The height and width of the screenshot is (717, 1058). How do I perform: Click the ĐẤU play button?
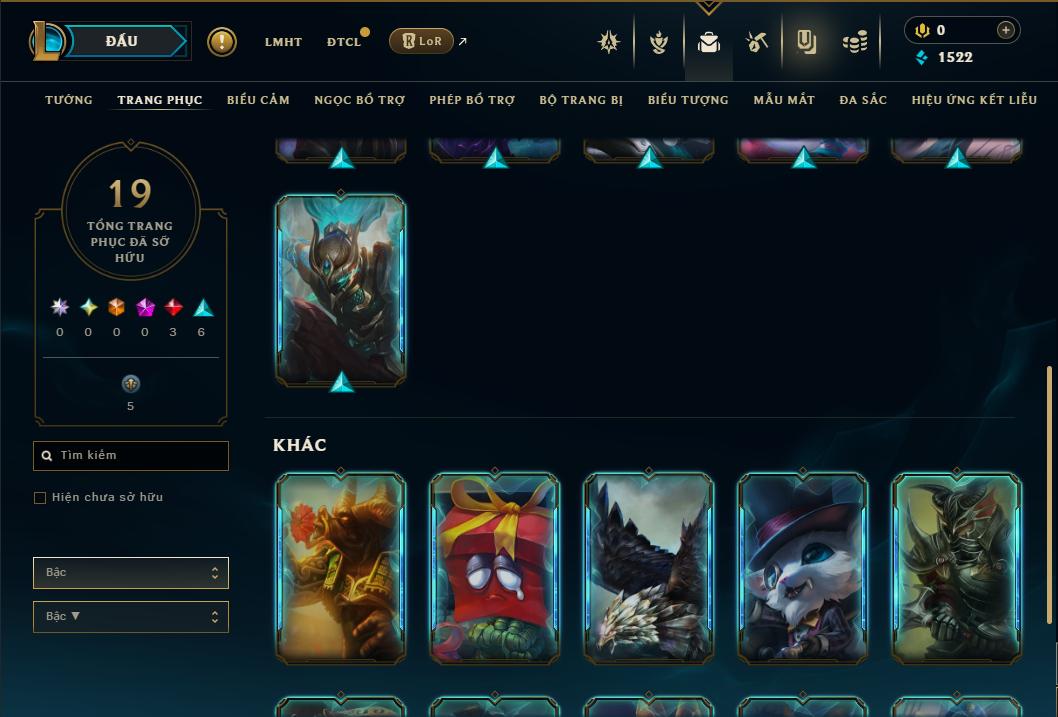pyautogui.click(x=122, y=41)
